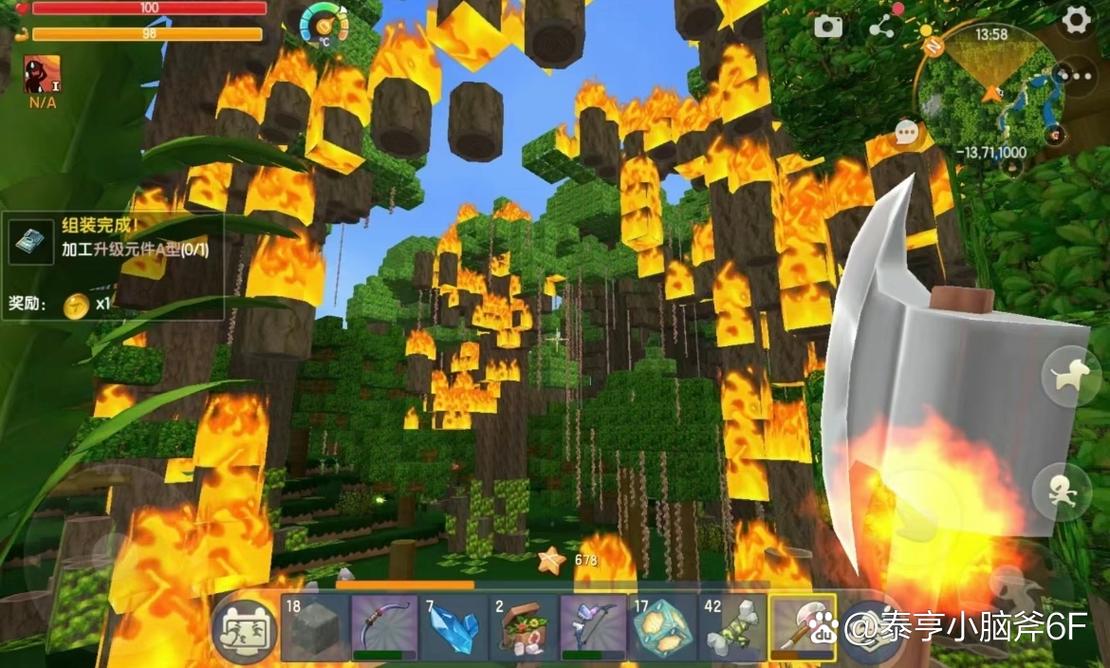The width and height of the screenshot is (1110, 668).
Task: Choose the treasure chest hotbar slot
Action: (523, 628)
